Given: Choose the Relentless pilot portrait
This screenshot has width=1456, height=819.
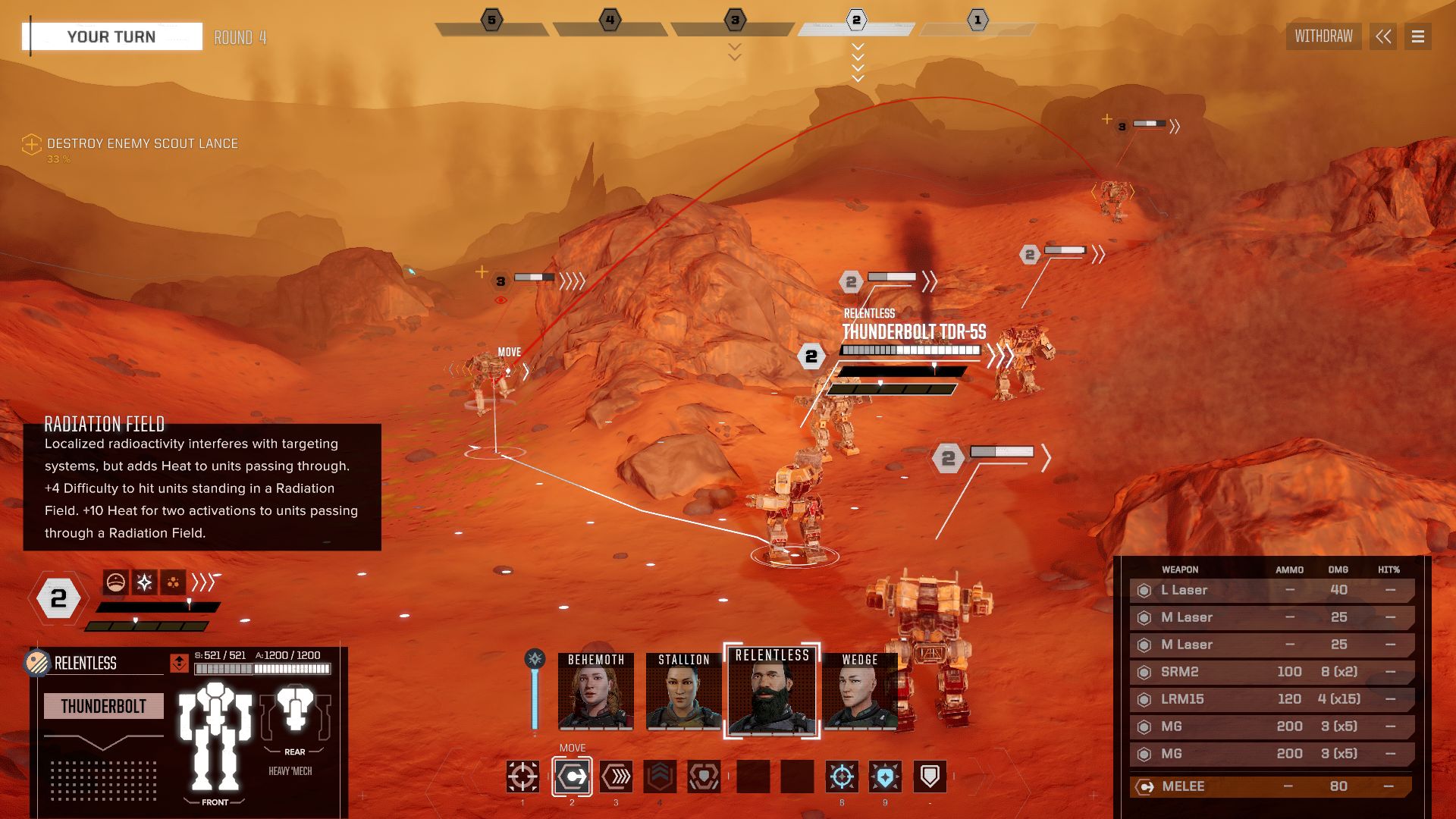Looking at the screenshot, I should tap(772, 692).
